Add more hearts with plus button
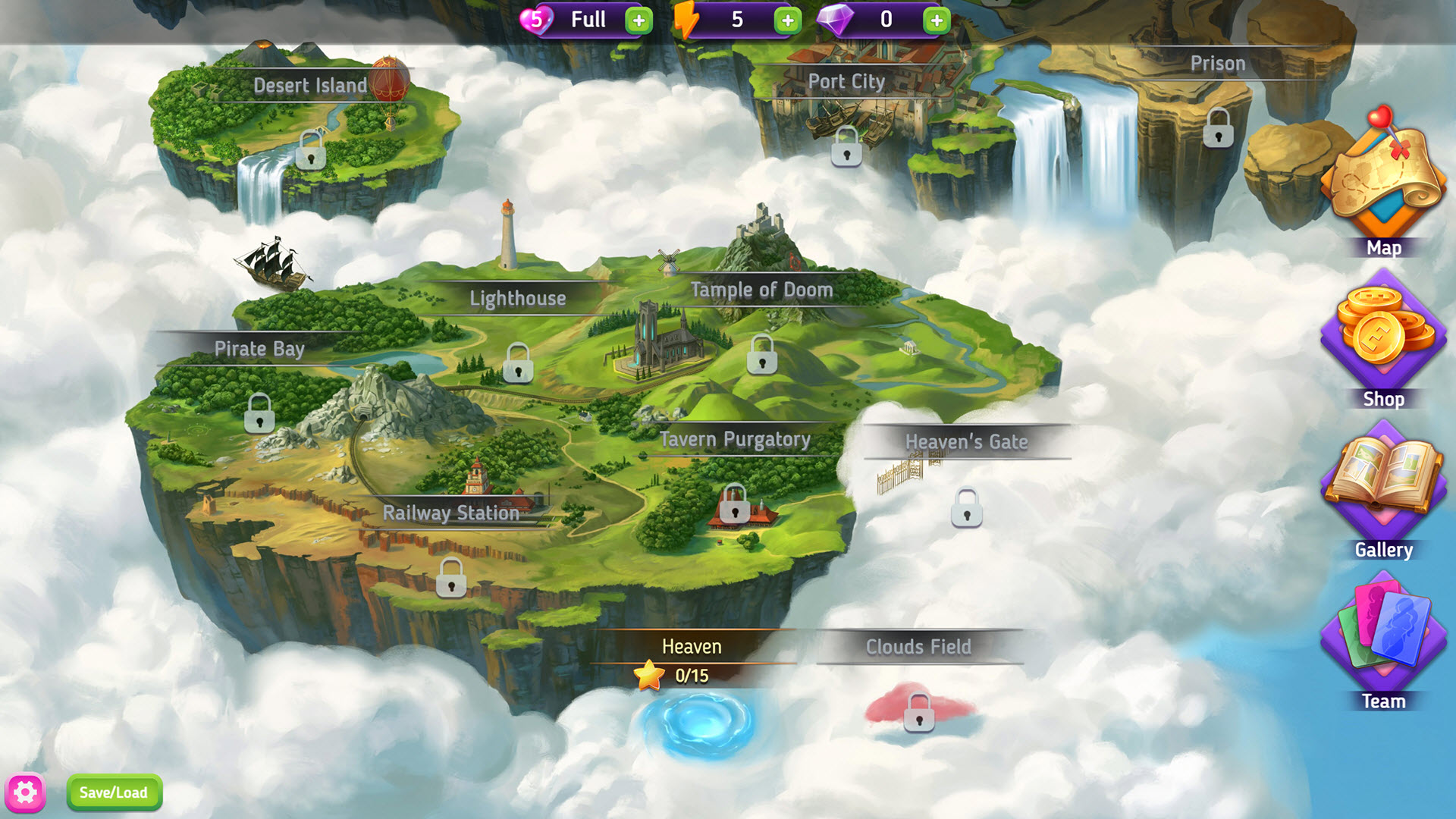The width and height of the screenshot is (1456, 819). [x=639, y=20]
